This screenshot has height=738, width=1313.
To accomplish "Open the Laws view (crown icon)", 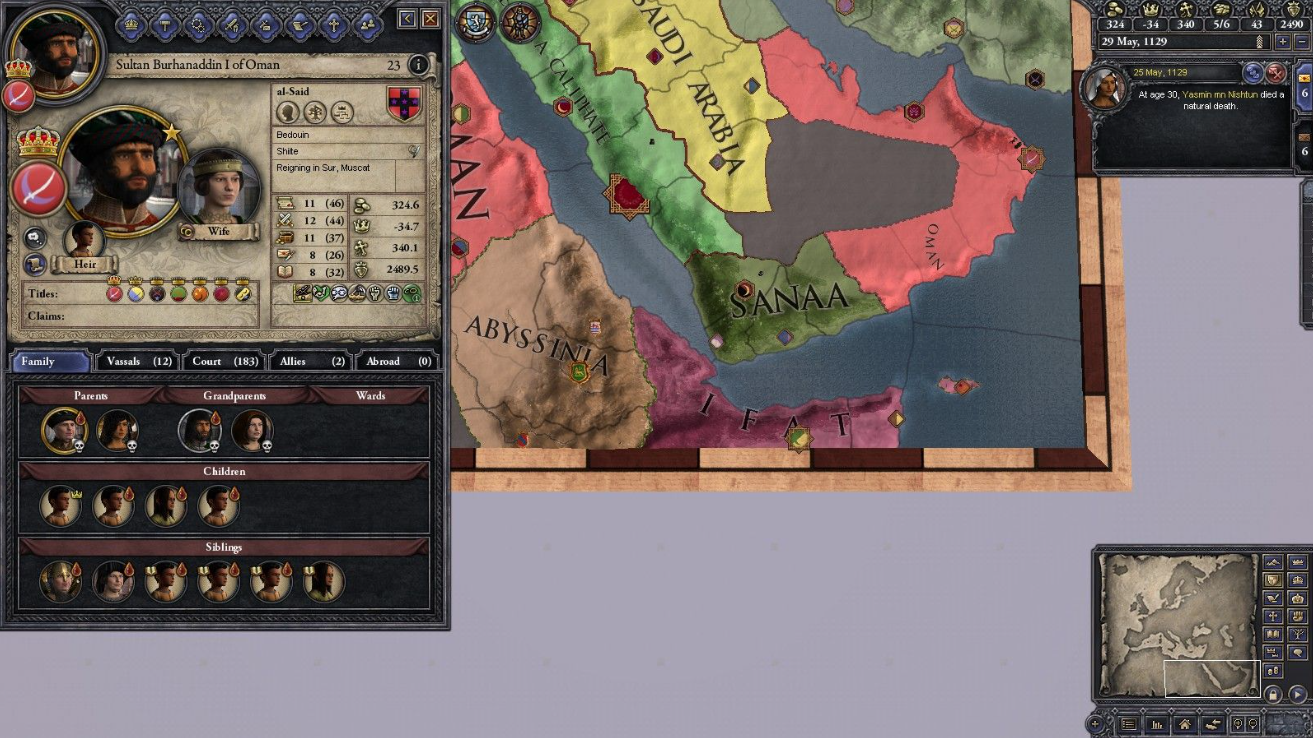I will click(131, 25).
